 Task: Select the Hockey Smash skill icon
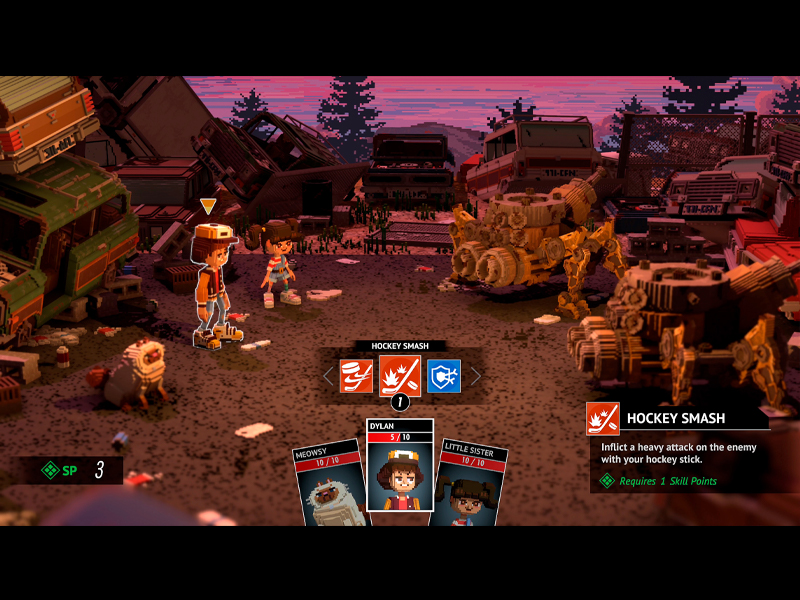[x=400, y=376]
